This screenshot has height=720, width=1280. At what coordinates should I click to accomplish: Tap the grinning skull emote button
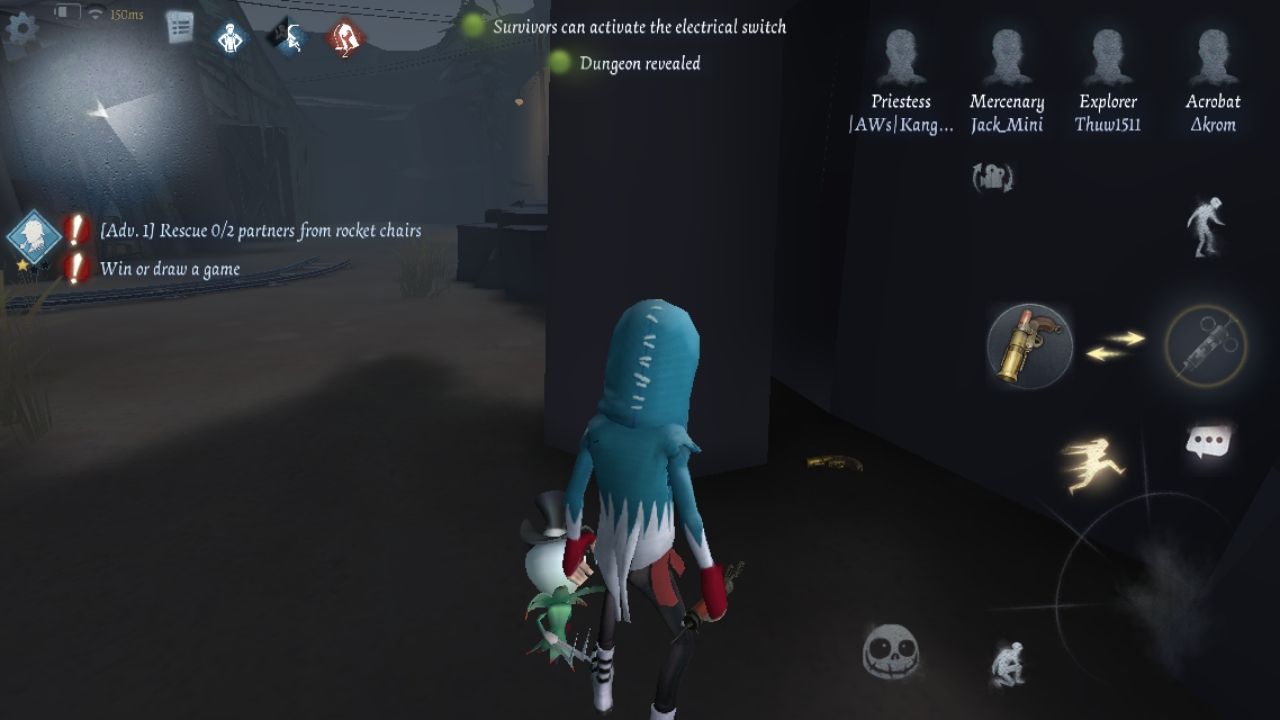point(890,652)
